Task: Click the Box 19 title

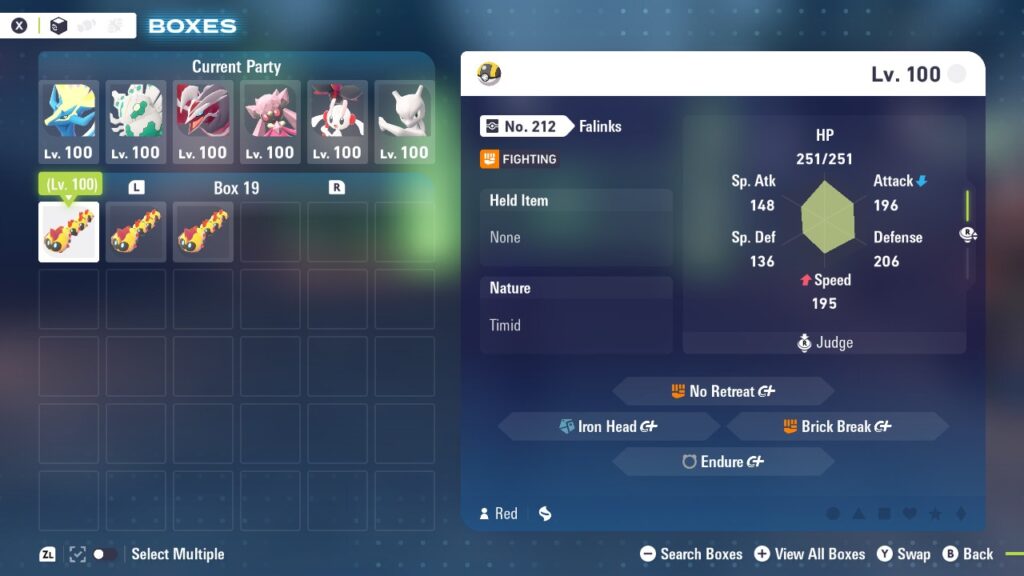Action: click(237, 188)
